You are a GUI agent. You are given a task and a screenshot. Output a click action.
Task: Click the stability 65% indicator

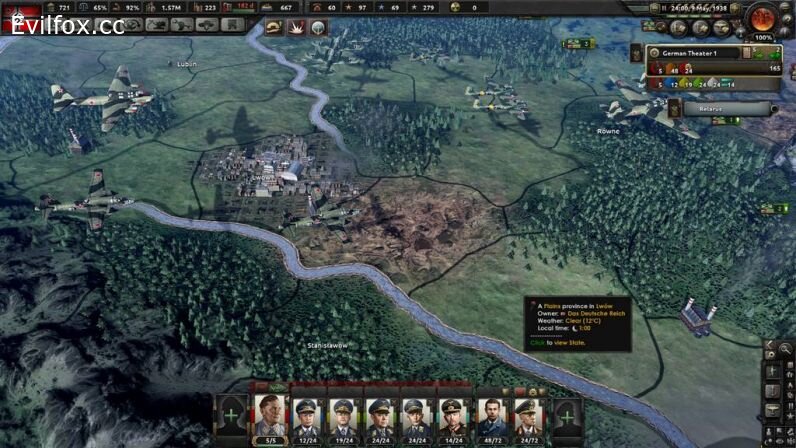[x=91, y=7]
